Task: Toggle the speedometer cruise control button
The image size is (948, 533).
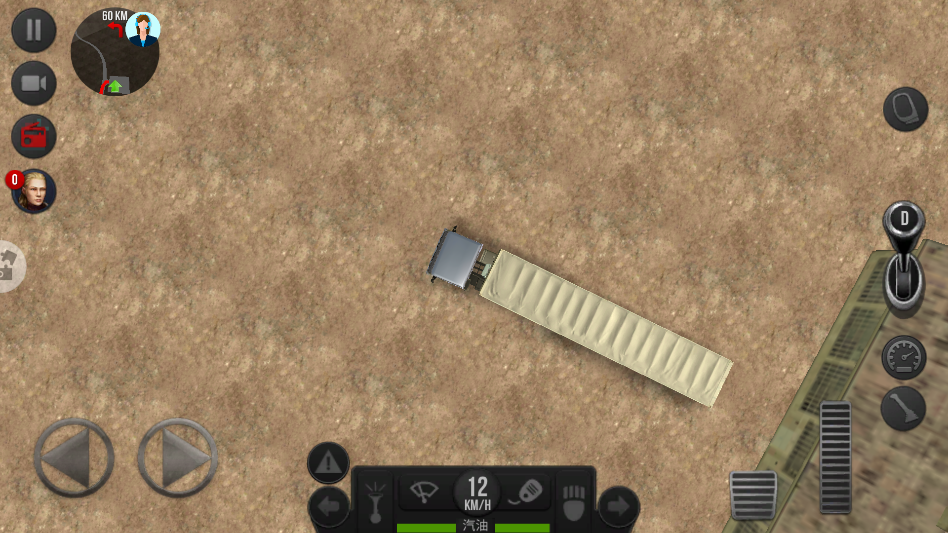Action: 904,357
